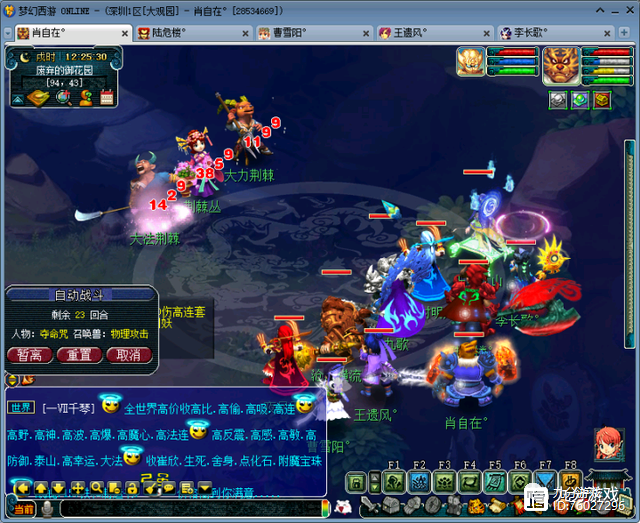Toggle the chat lock icon
The width and height of the screenshot is (640, 523).
[131, 487]
